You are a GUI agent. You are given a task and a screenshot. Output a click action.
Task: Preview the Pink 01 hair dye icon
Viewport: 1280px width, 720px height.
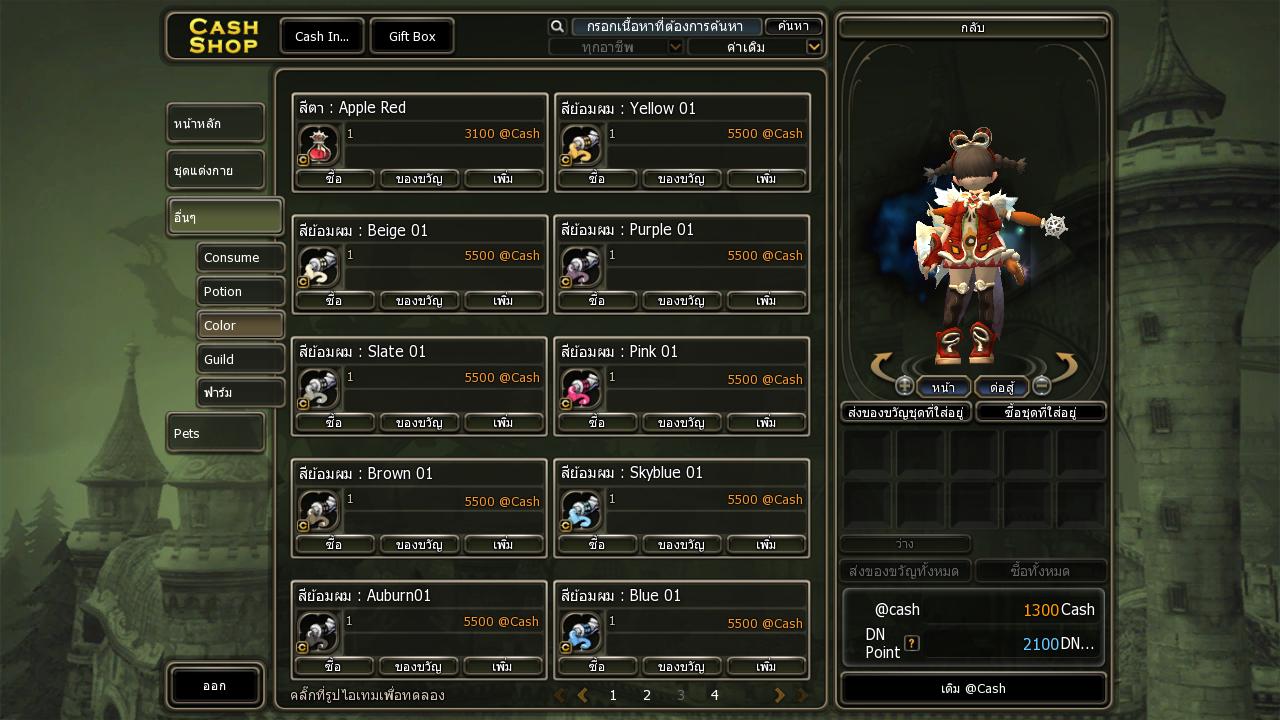click(581, 389)
